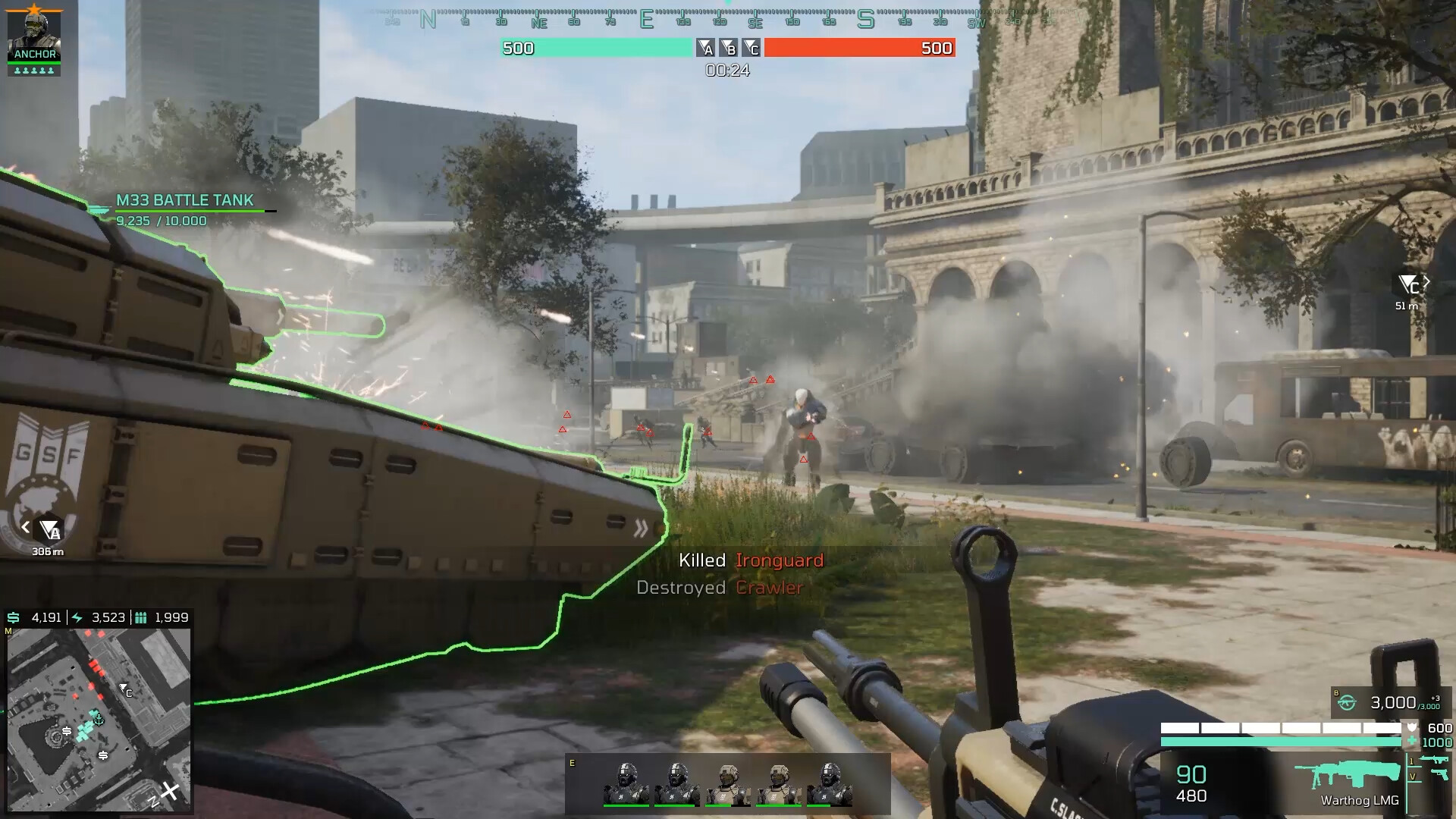1456x819 pixels.
Task: Select objective B marker in the top bar
Action: (x=730, y=49)
